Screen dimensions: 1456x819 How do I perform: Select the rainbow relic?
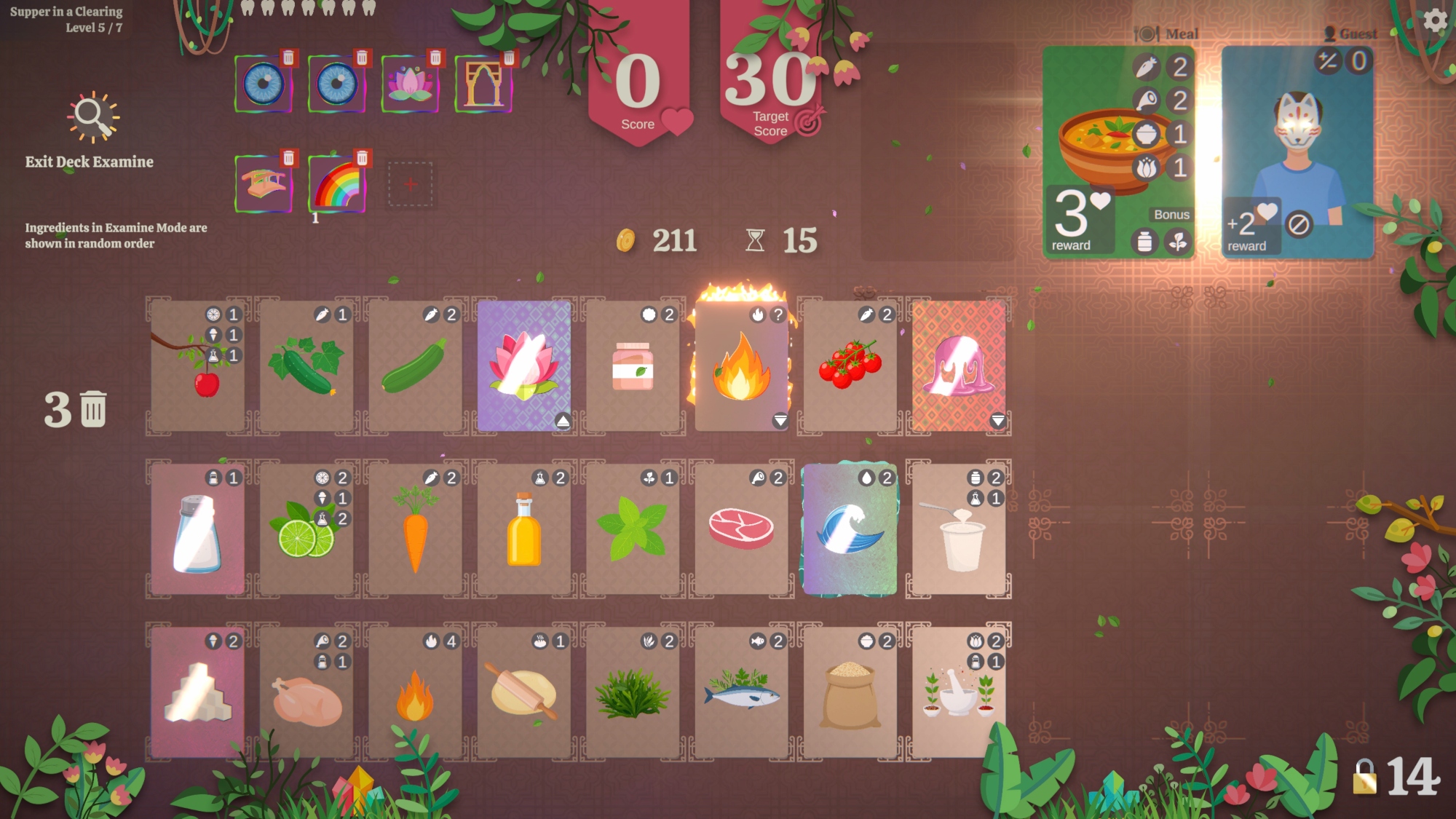(x=336, y=183)
